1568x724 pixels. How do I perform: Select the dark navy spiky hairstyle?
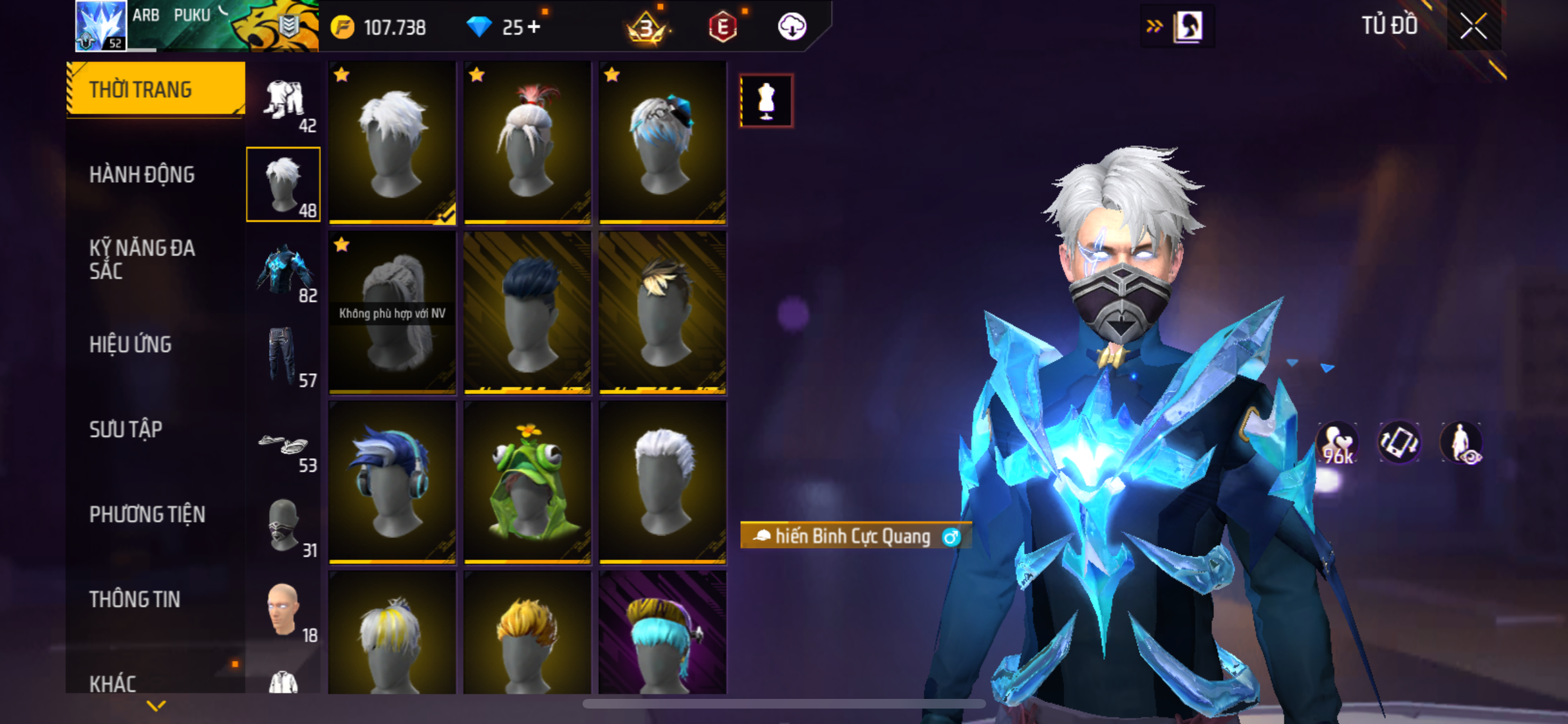[x=527, y=313]
